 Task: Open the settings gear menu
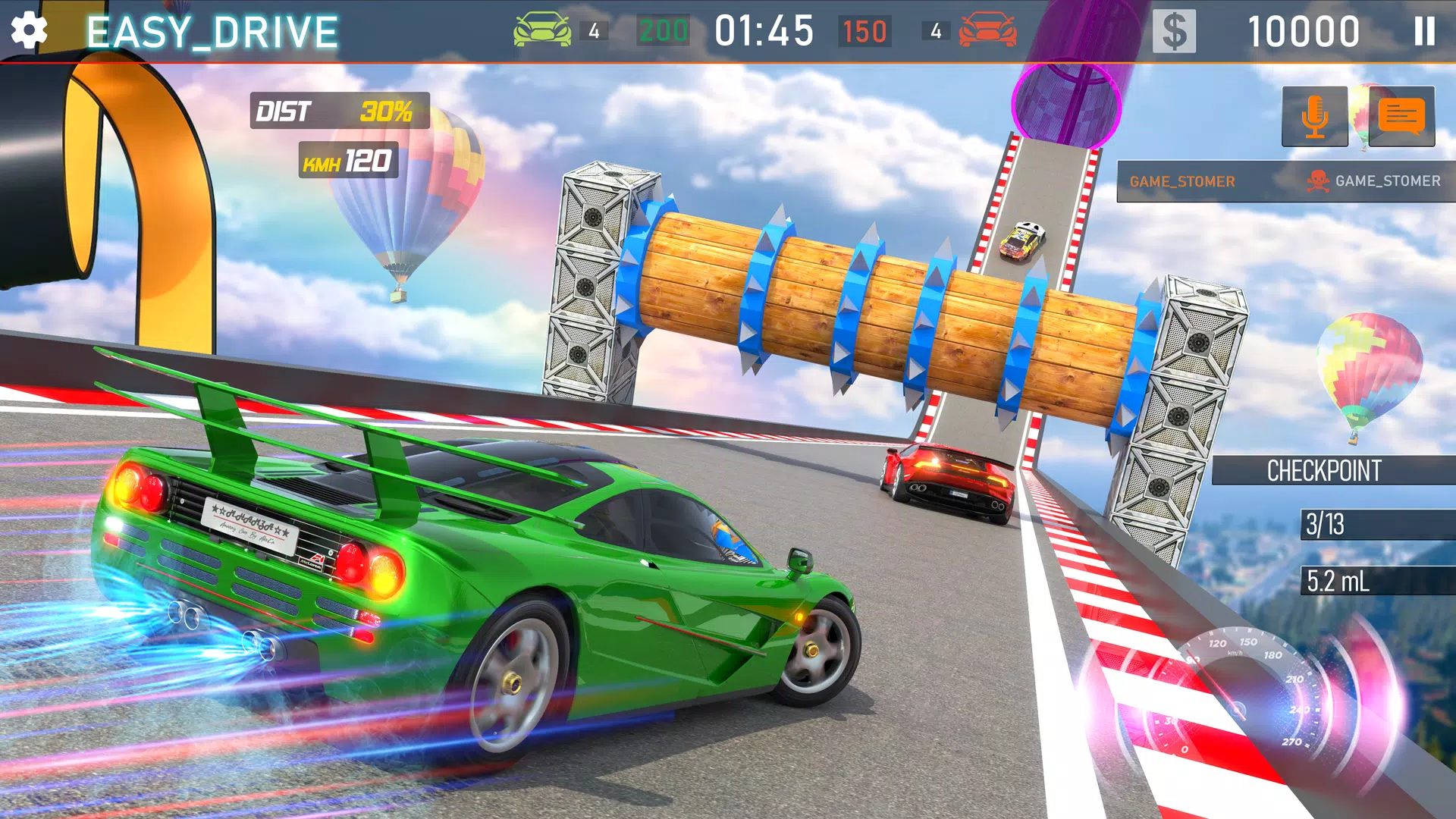click(x=29, y=31)
